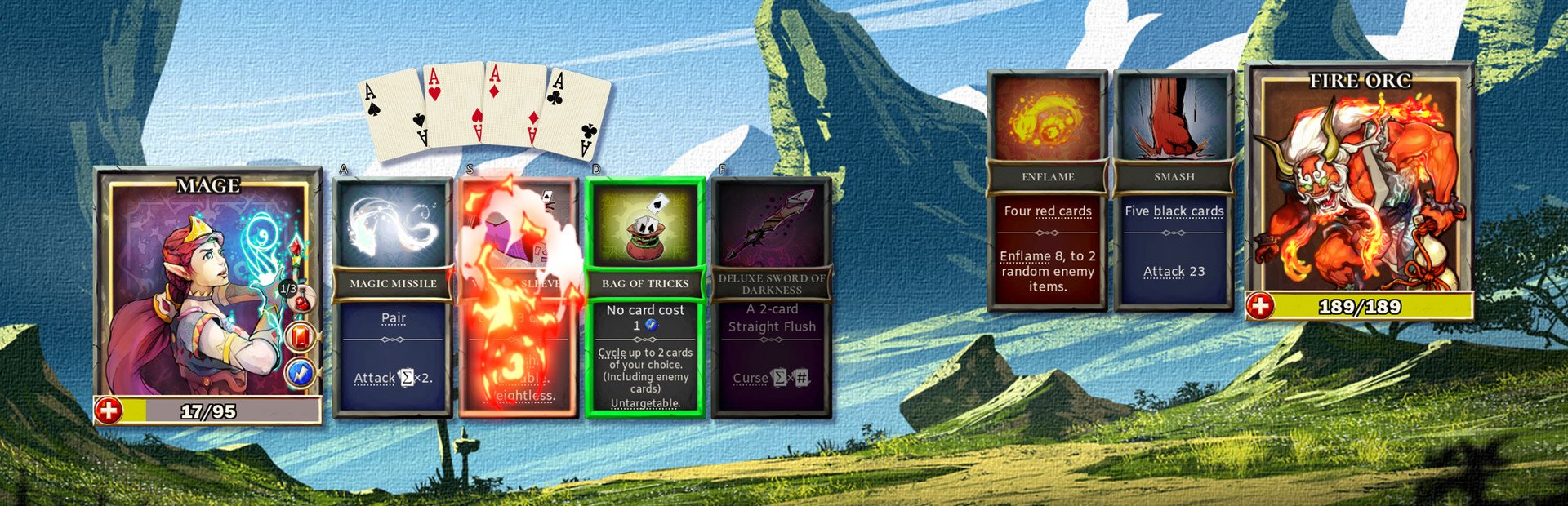Inspect the enemy Smash card
1568x506 pixels.
coord(1174,192)
